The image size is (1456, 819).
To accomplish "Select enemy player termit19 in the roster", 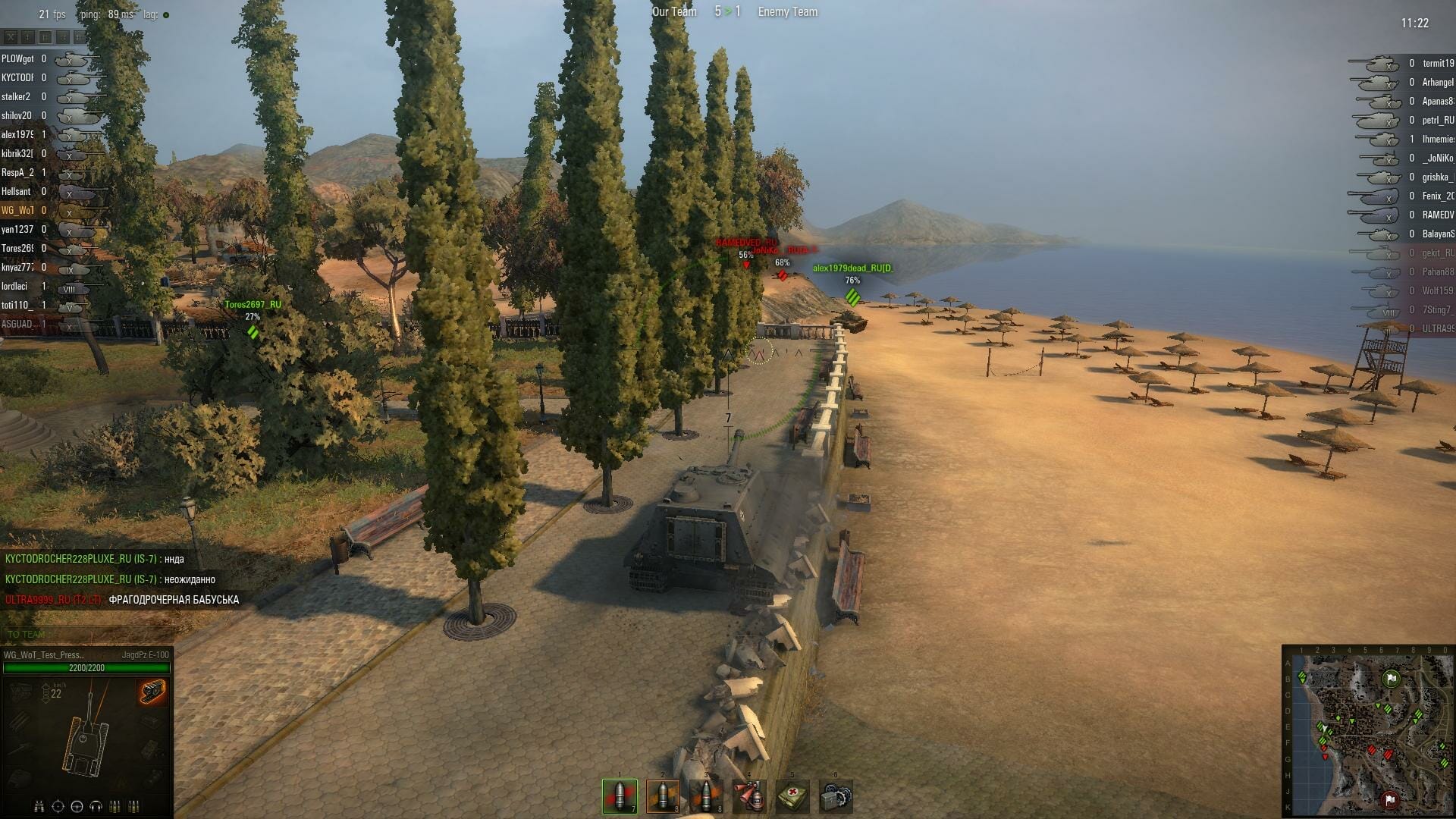I will click(1437, 64).
